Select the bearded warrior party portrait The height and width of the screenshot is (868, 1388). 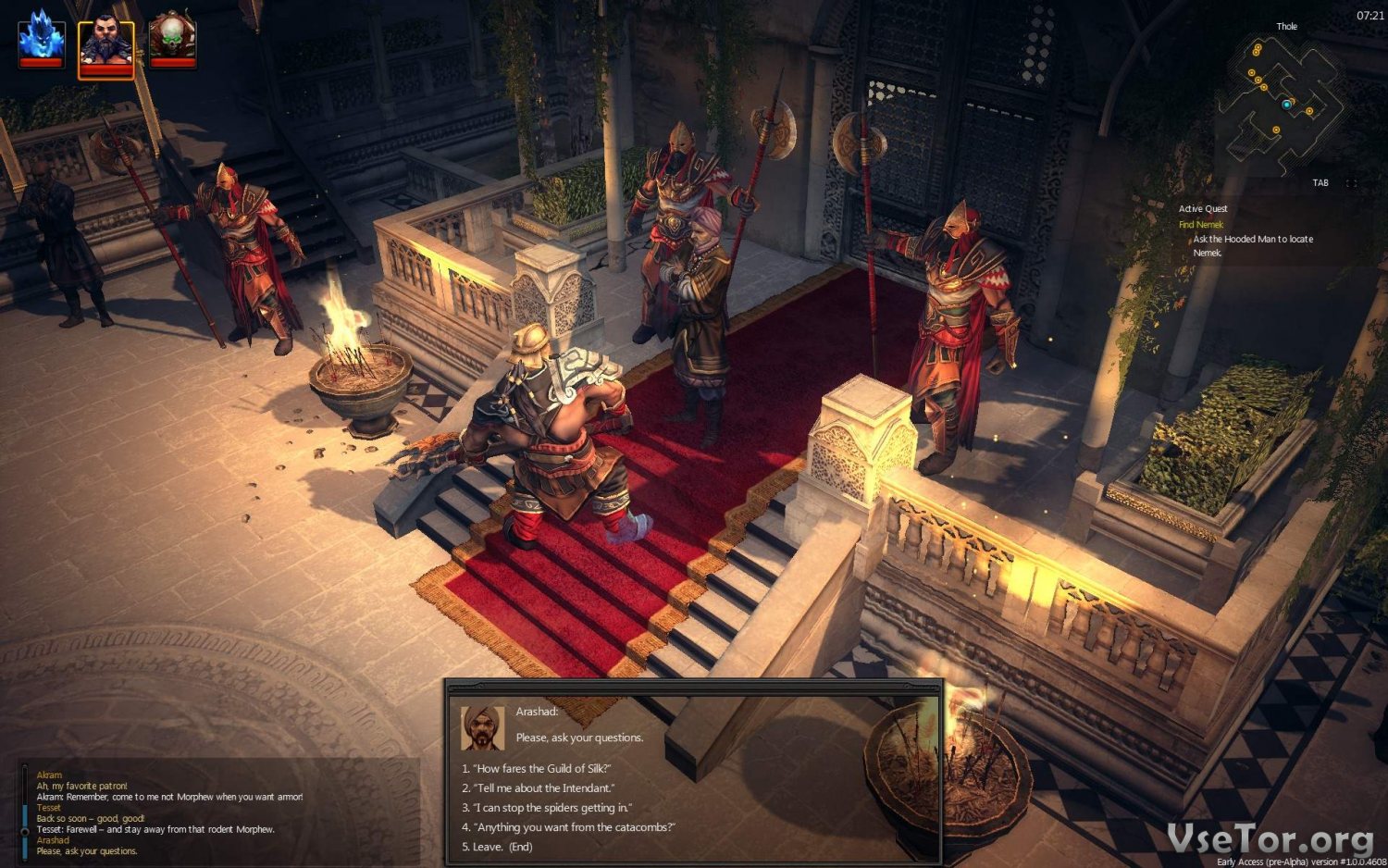106,46
